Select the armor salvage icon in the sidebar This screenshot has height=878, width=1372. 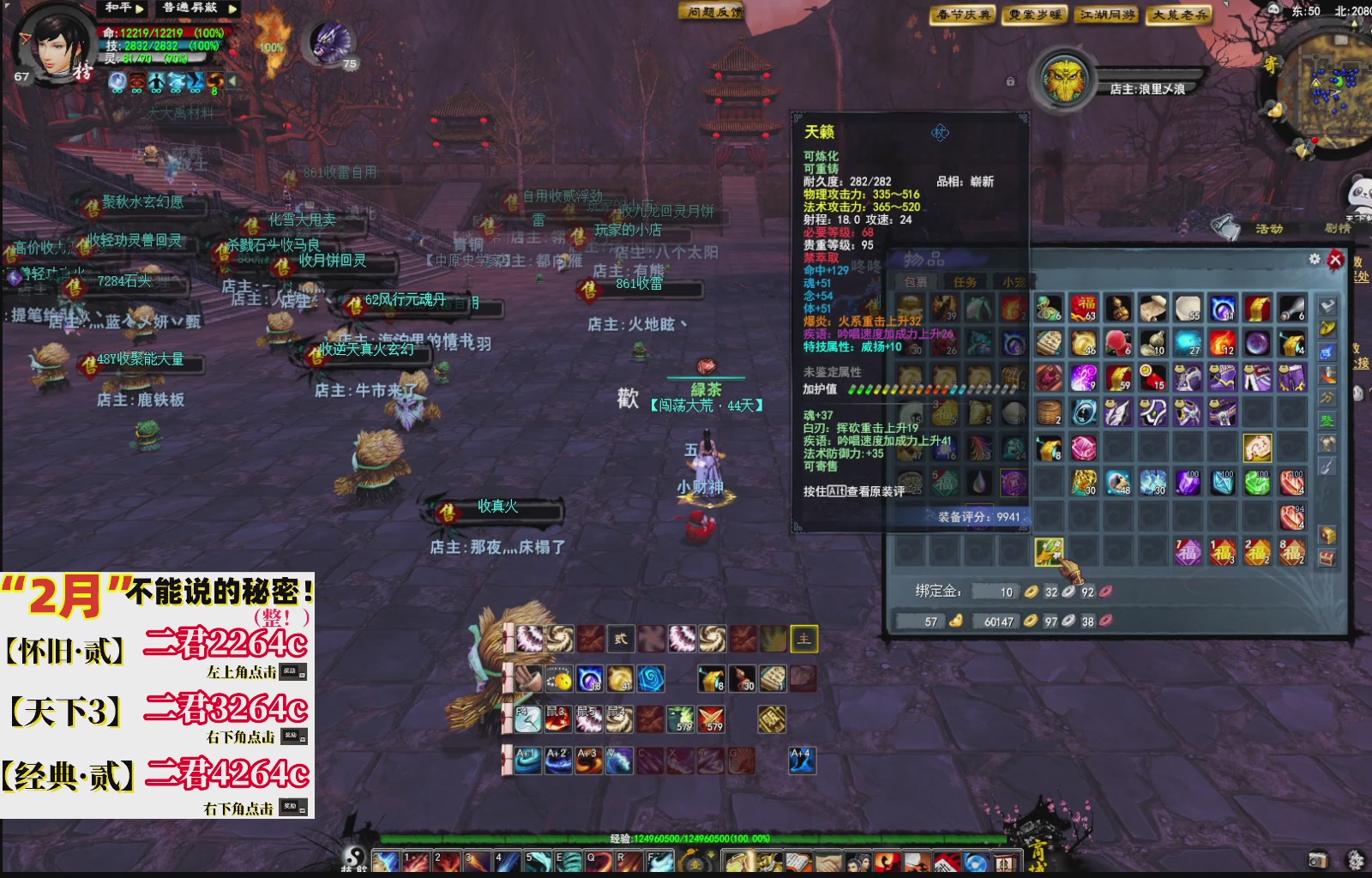tap(1328, 442)
